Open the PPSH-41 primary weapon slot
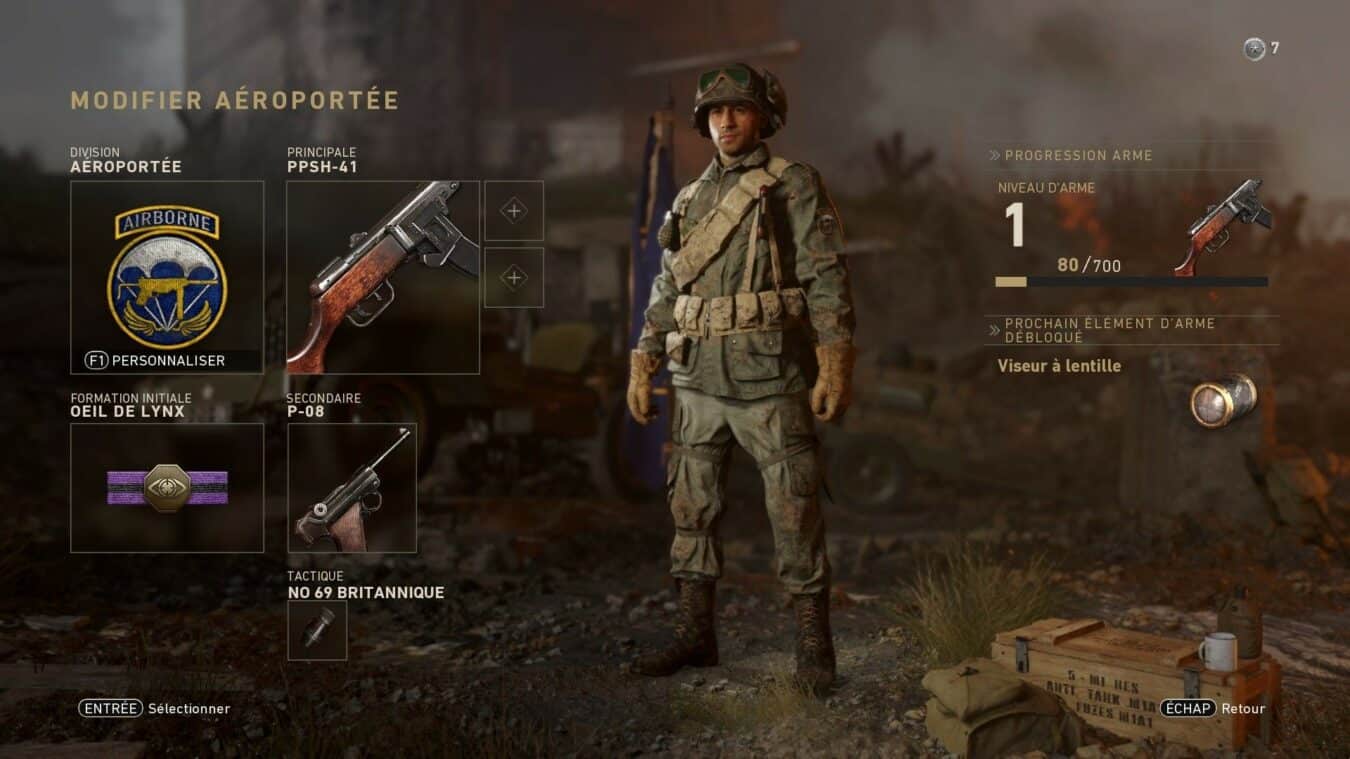 383,277
